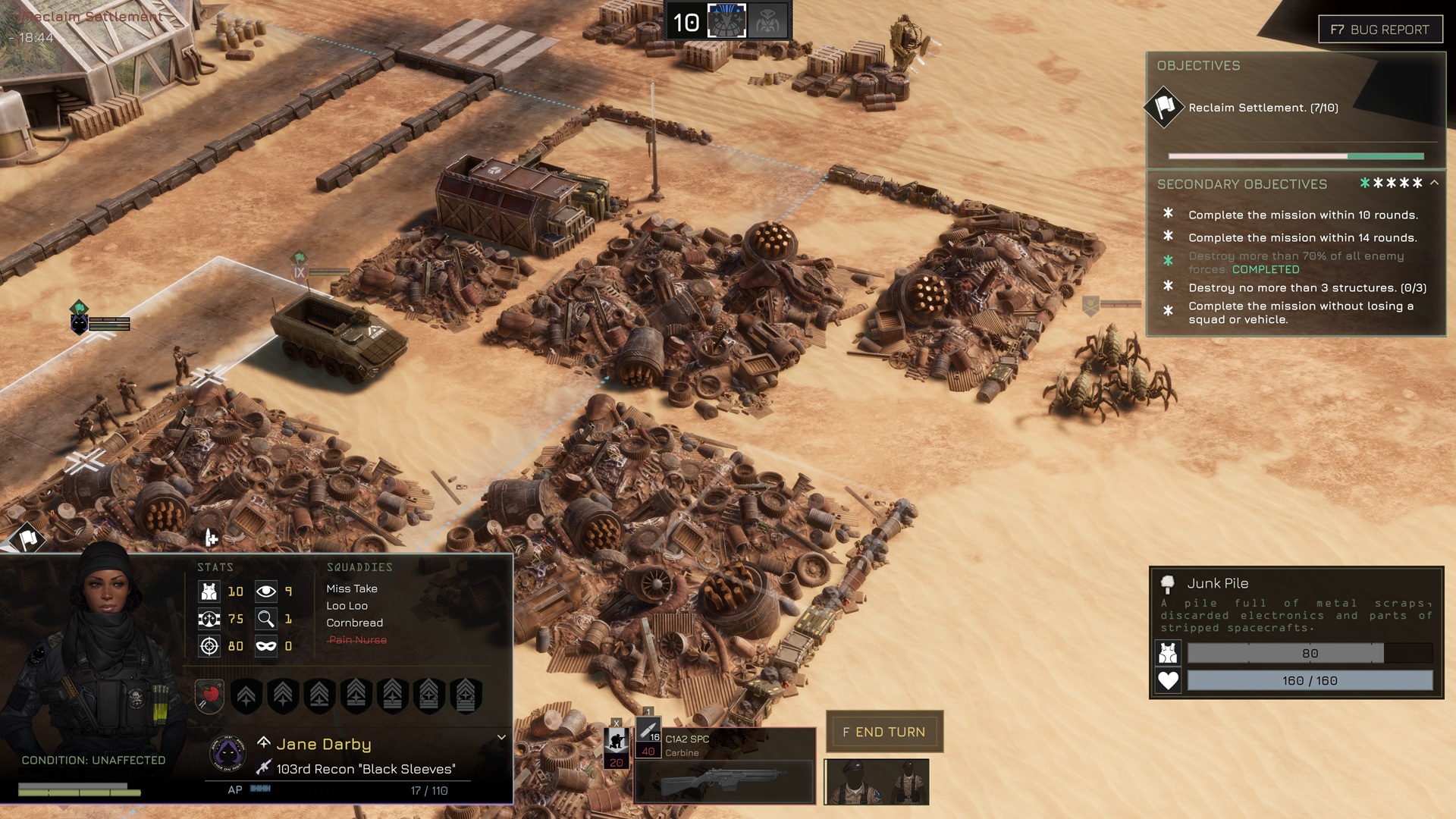
Task: Select the human faction turn icon
Action: 726,21
